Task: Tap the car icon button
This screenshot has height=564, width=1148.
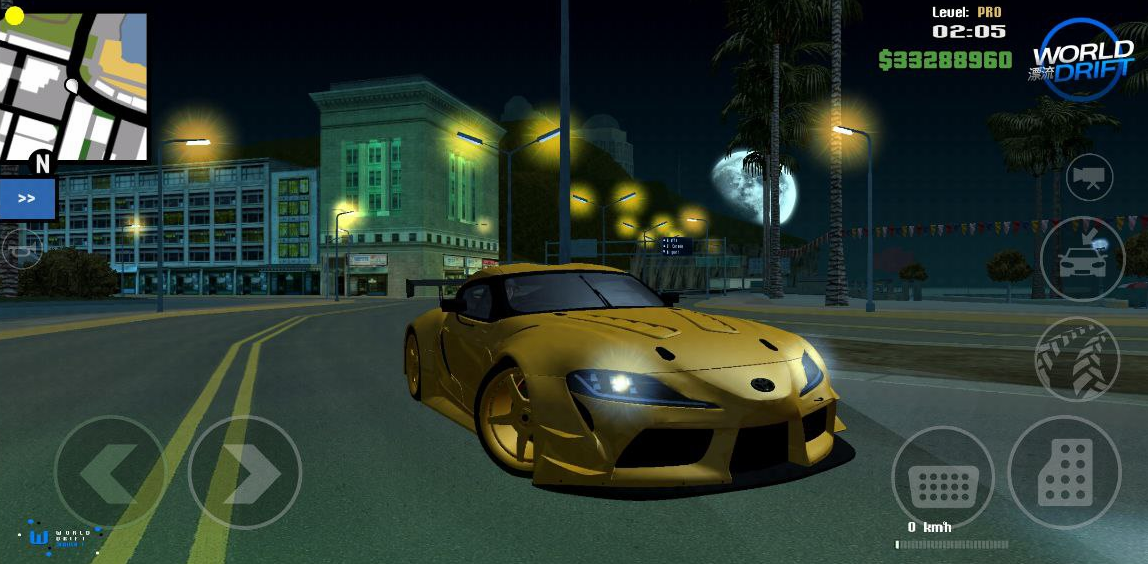Action: coord(1082,258)
